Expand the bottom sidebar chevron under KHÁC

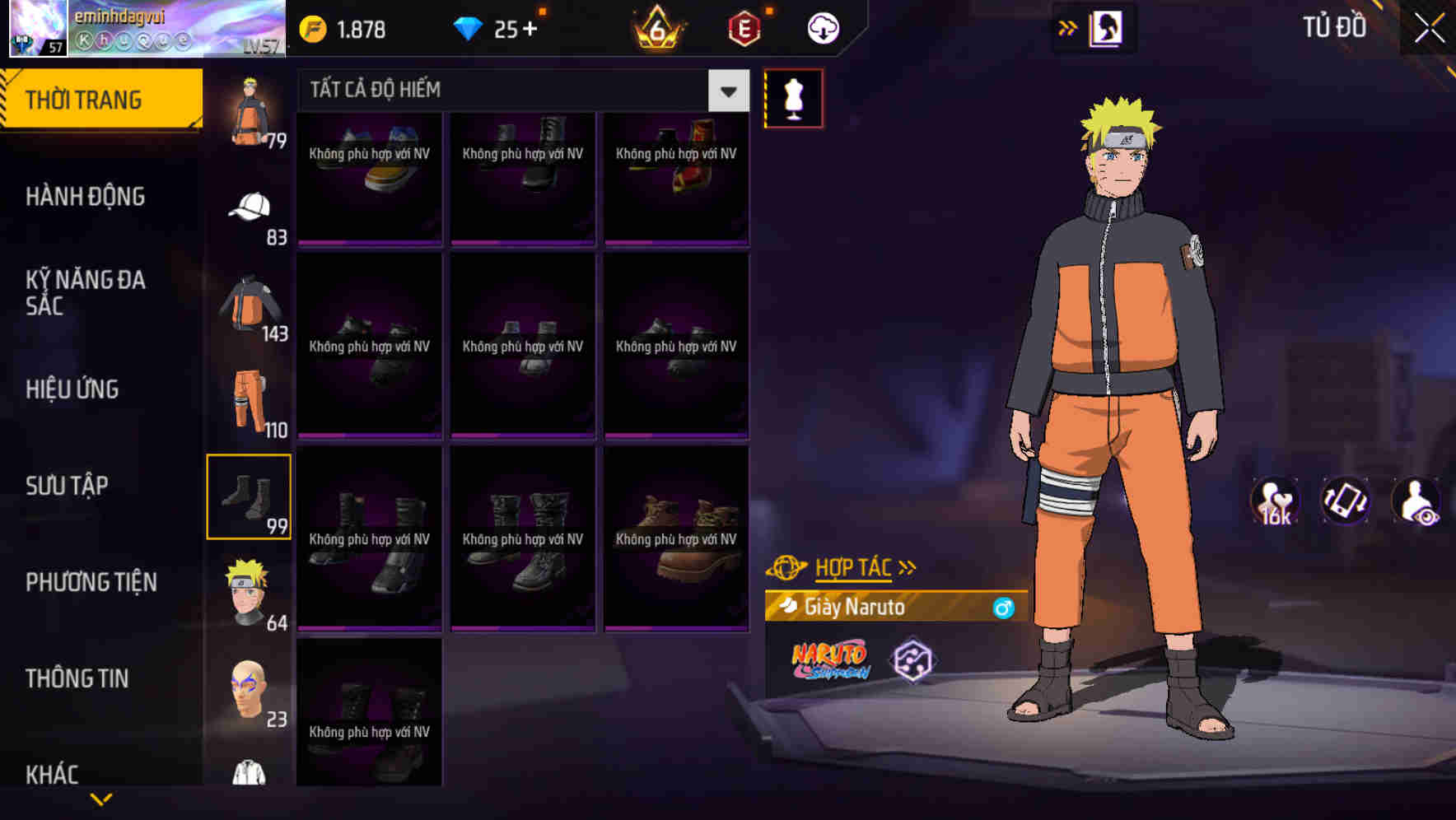99,800
